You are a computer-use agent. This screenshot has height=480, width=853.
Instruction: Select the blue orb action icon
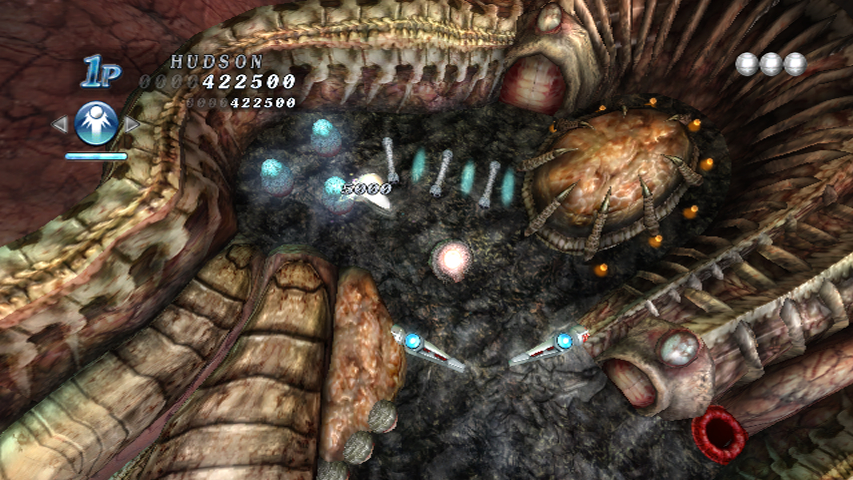point(96,124)
